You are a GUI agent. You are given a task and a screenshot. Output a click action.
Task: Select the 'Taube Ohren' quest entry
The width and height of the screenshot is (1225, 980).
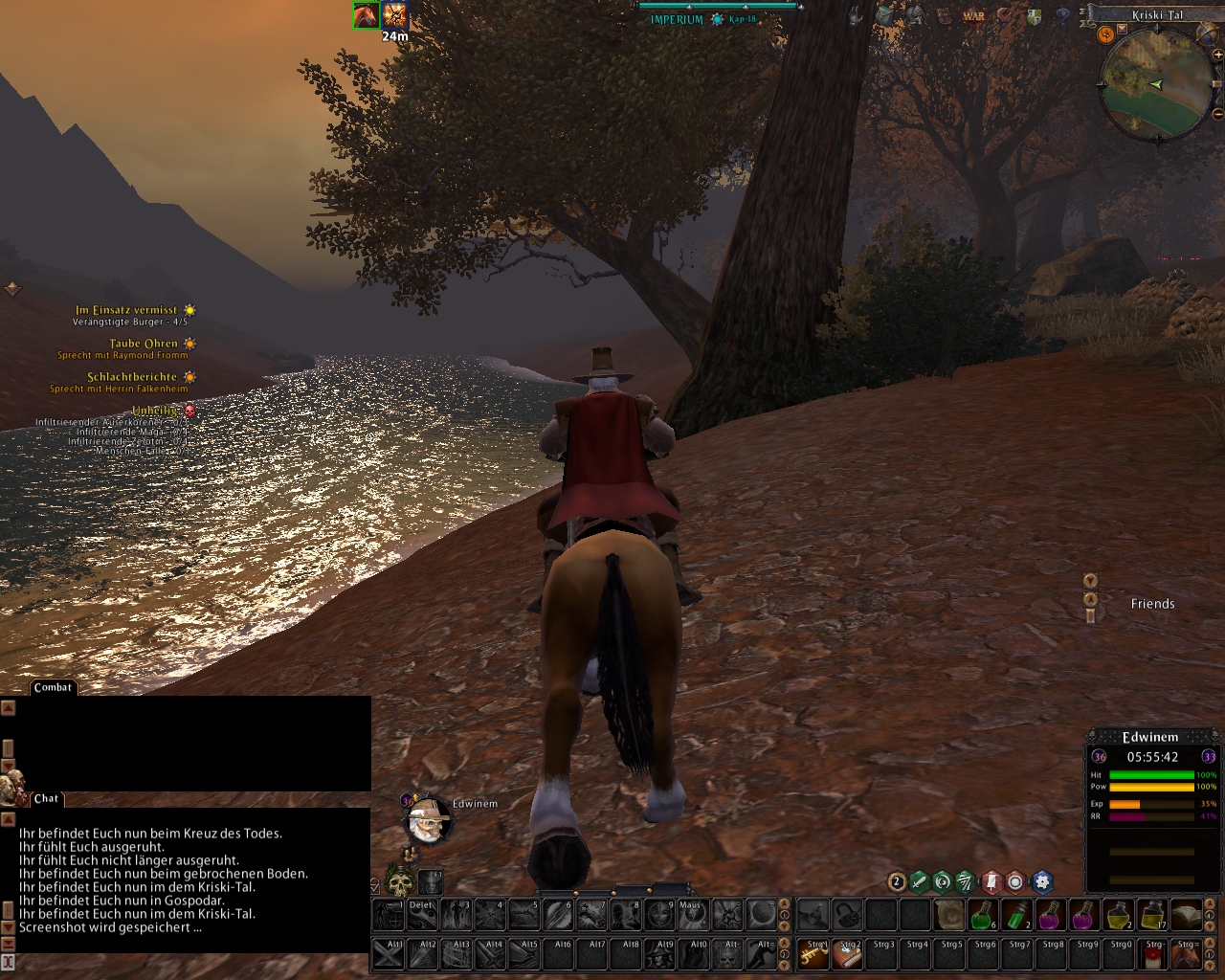(144, 344)
